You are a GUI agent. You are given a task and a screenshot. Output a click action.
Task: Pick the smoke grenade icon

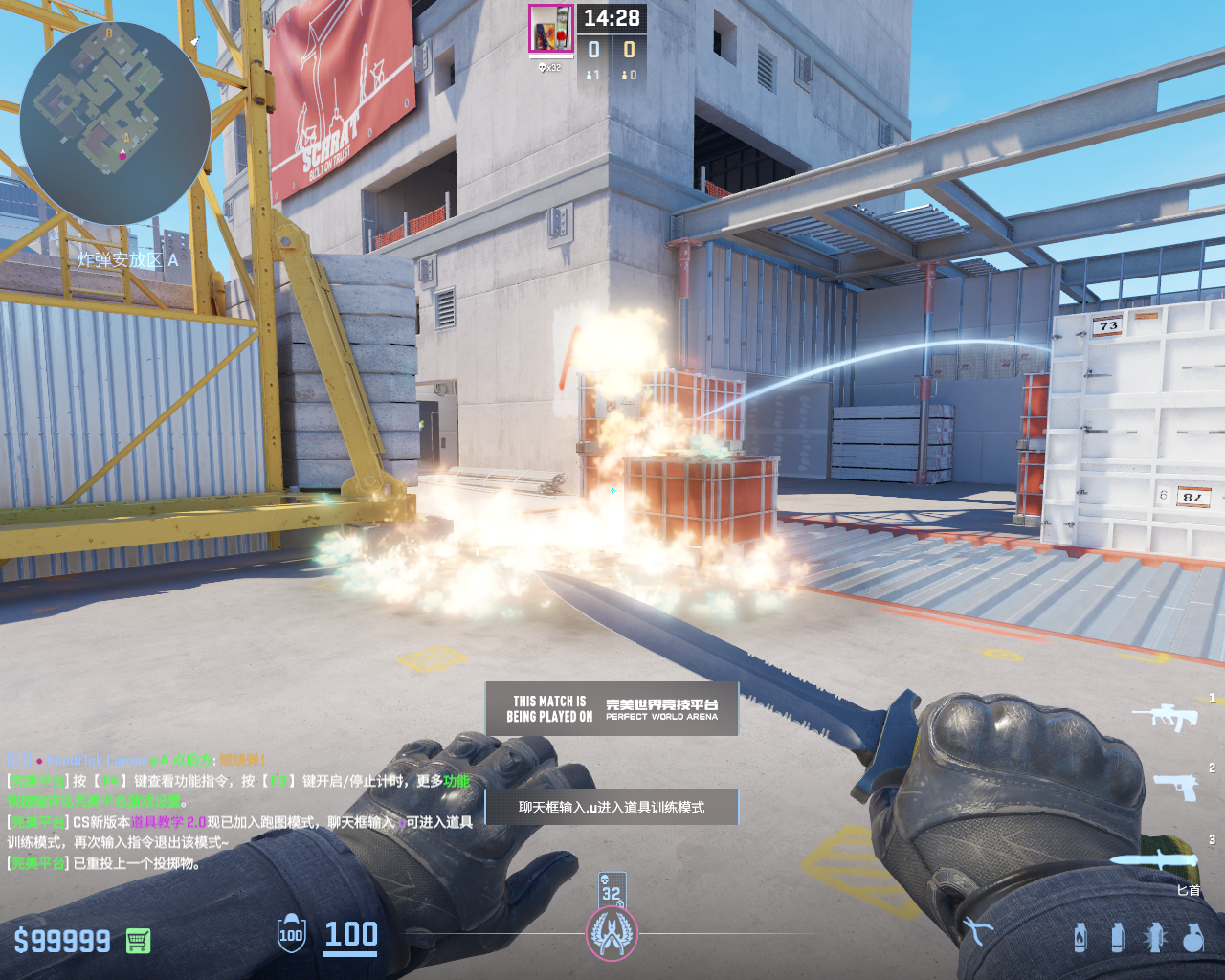point(1117,937)
